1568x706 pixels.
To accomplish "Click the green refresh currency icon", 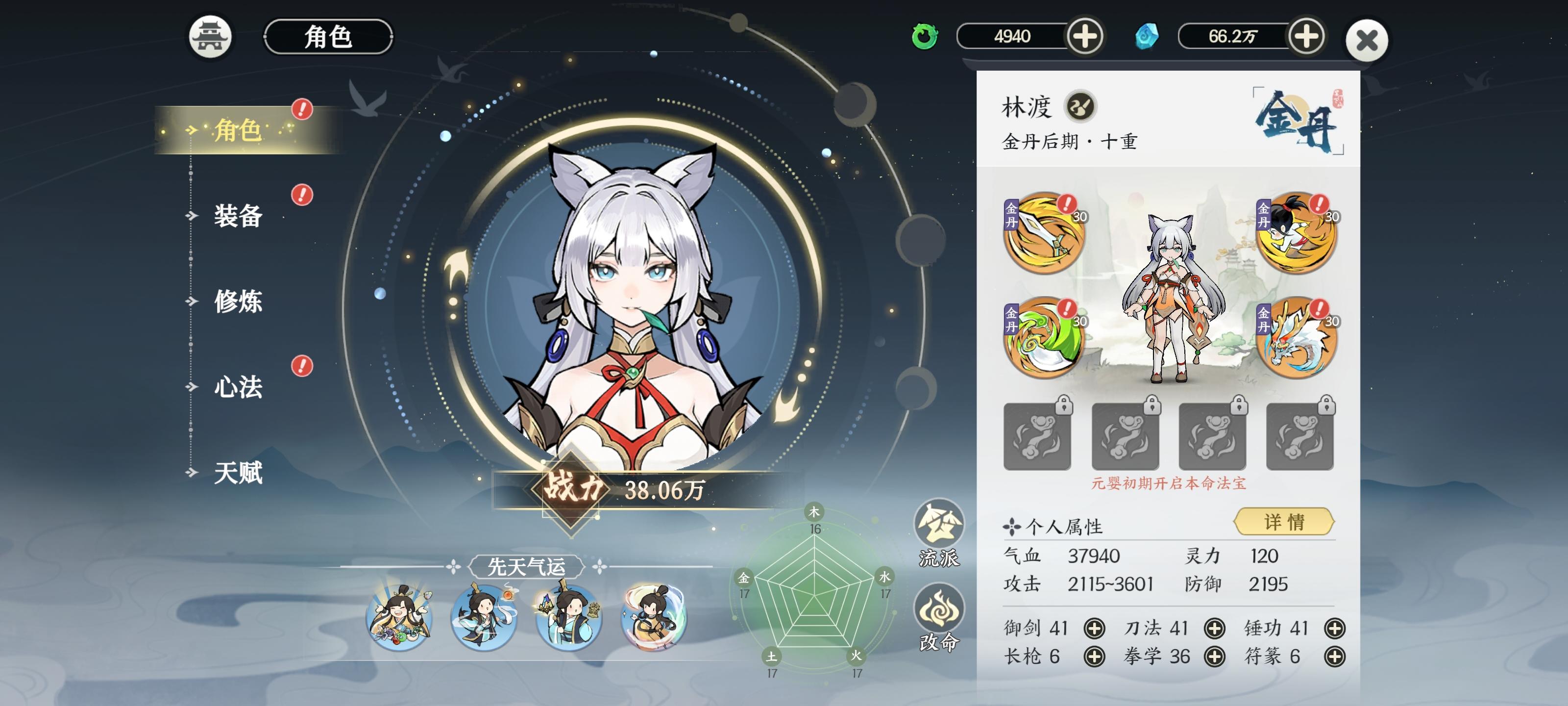I will pyautogui.click(x=925, y=38).
